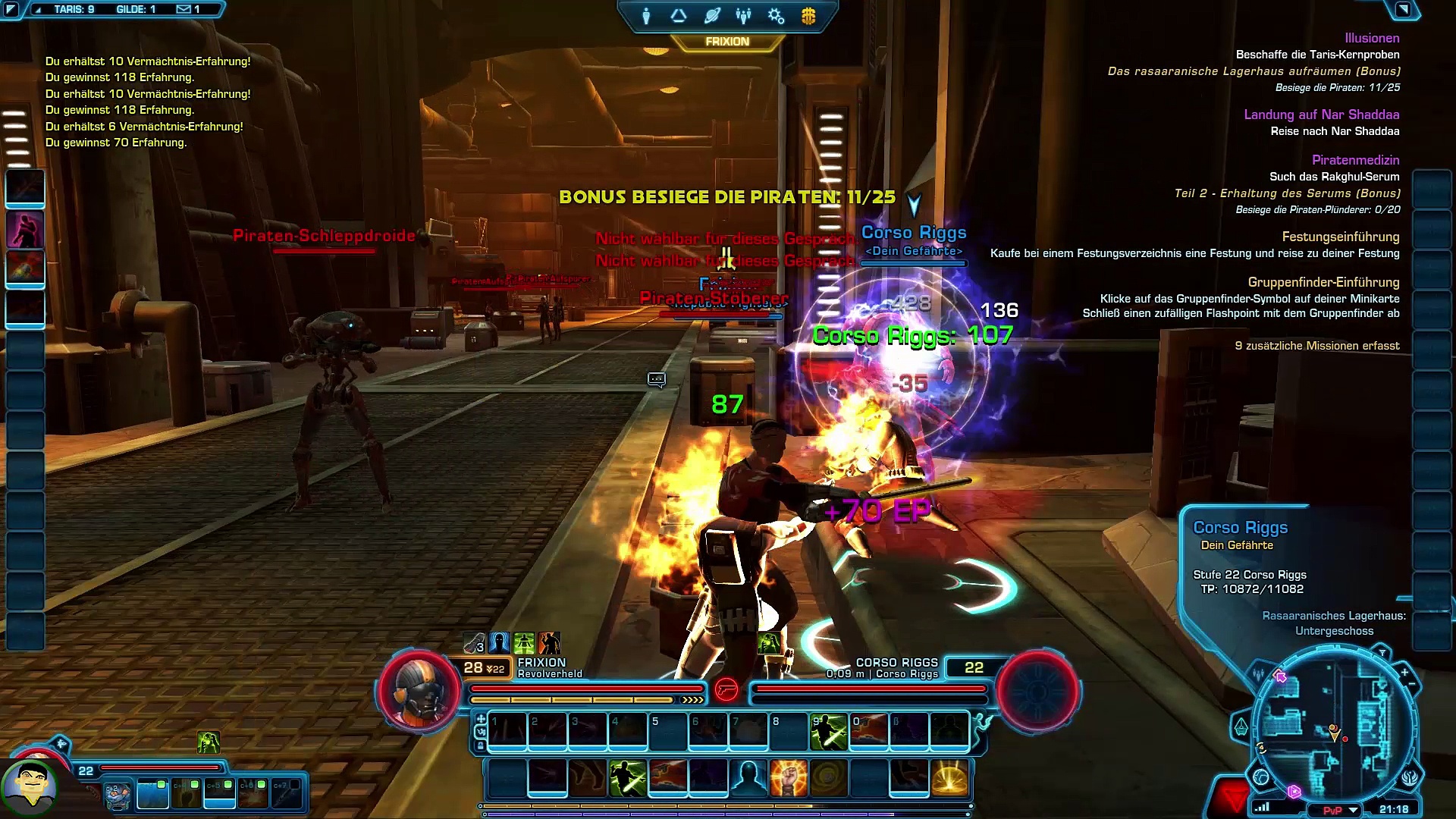Select the Illusionen mission in tracker
The height and width of the screenshot is (819, 1456).
1372,38
